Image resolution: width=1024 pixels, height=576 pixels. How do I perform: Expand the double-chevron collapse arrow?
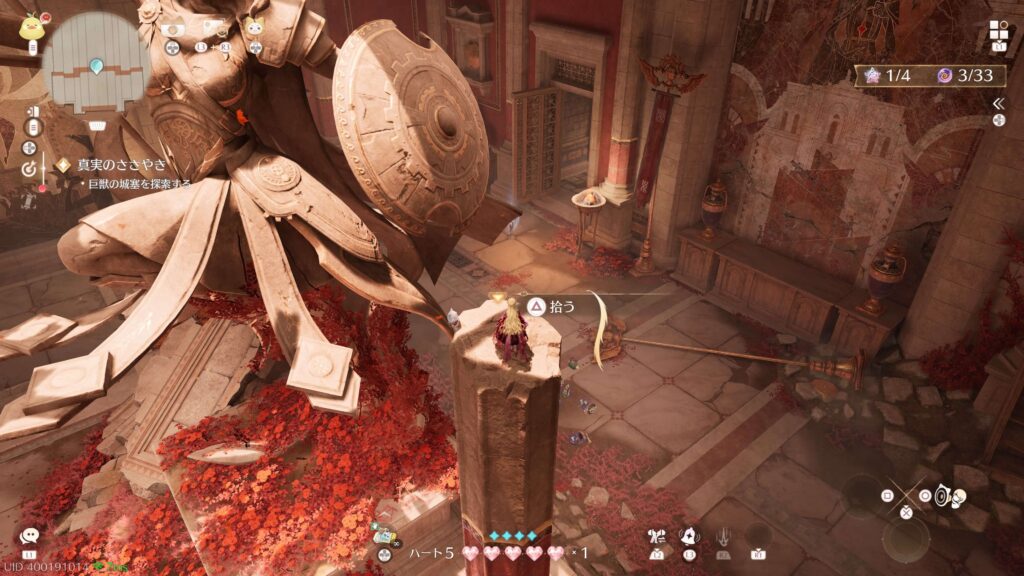tap(998, 103)
